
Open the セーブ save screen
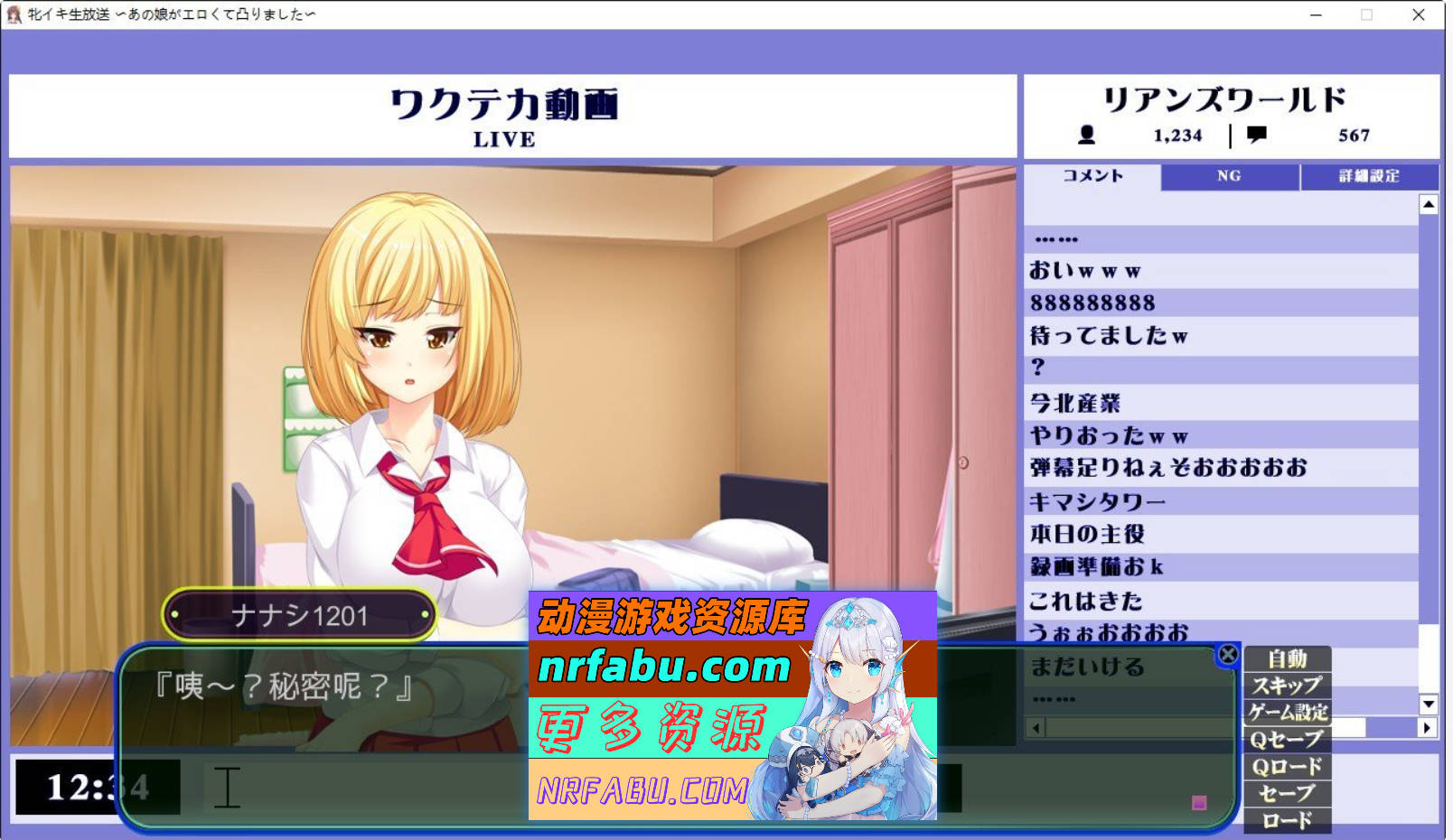click(x=1288, y=793)
